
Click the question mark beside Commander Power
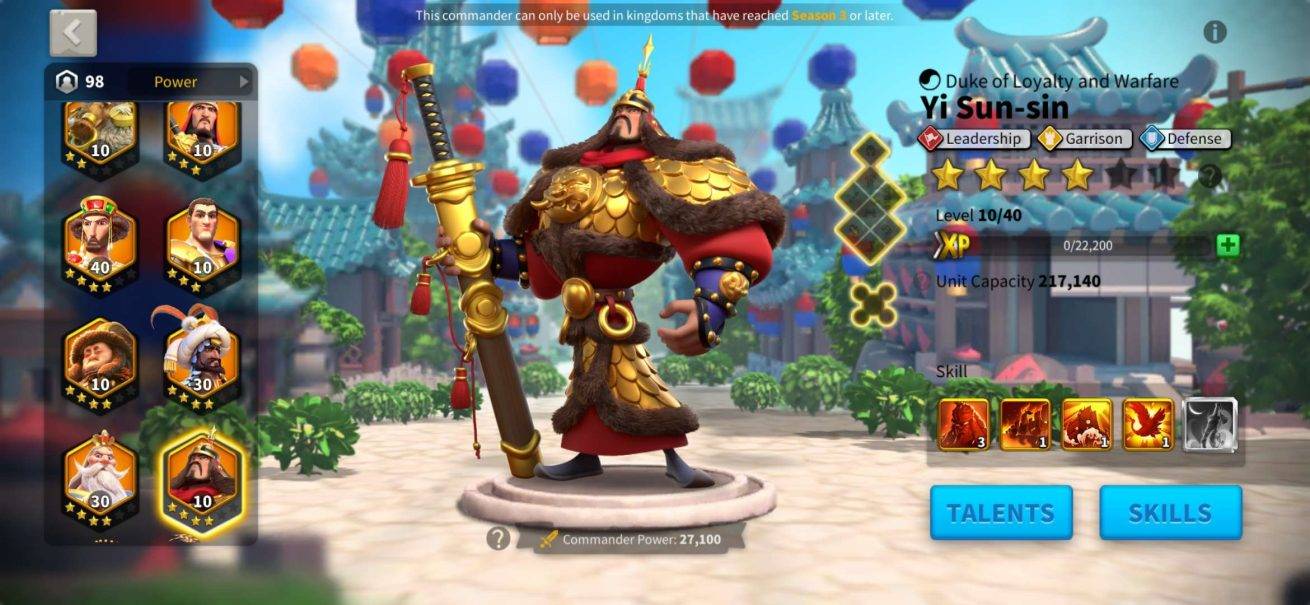[498, 539]
